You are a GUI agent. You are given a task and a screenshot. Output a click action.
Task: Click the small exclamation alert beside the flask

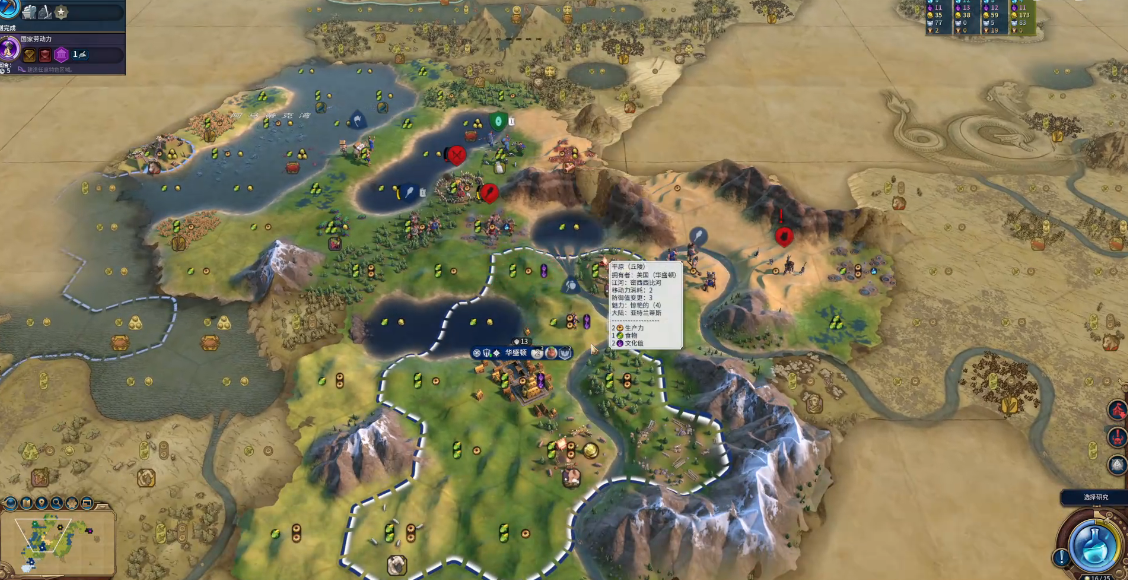(x=1059, y=557)
